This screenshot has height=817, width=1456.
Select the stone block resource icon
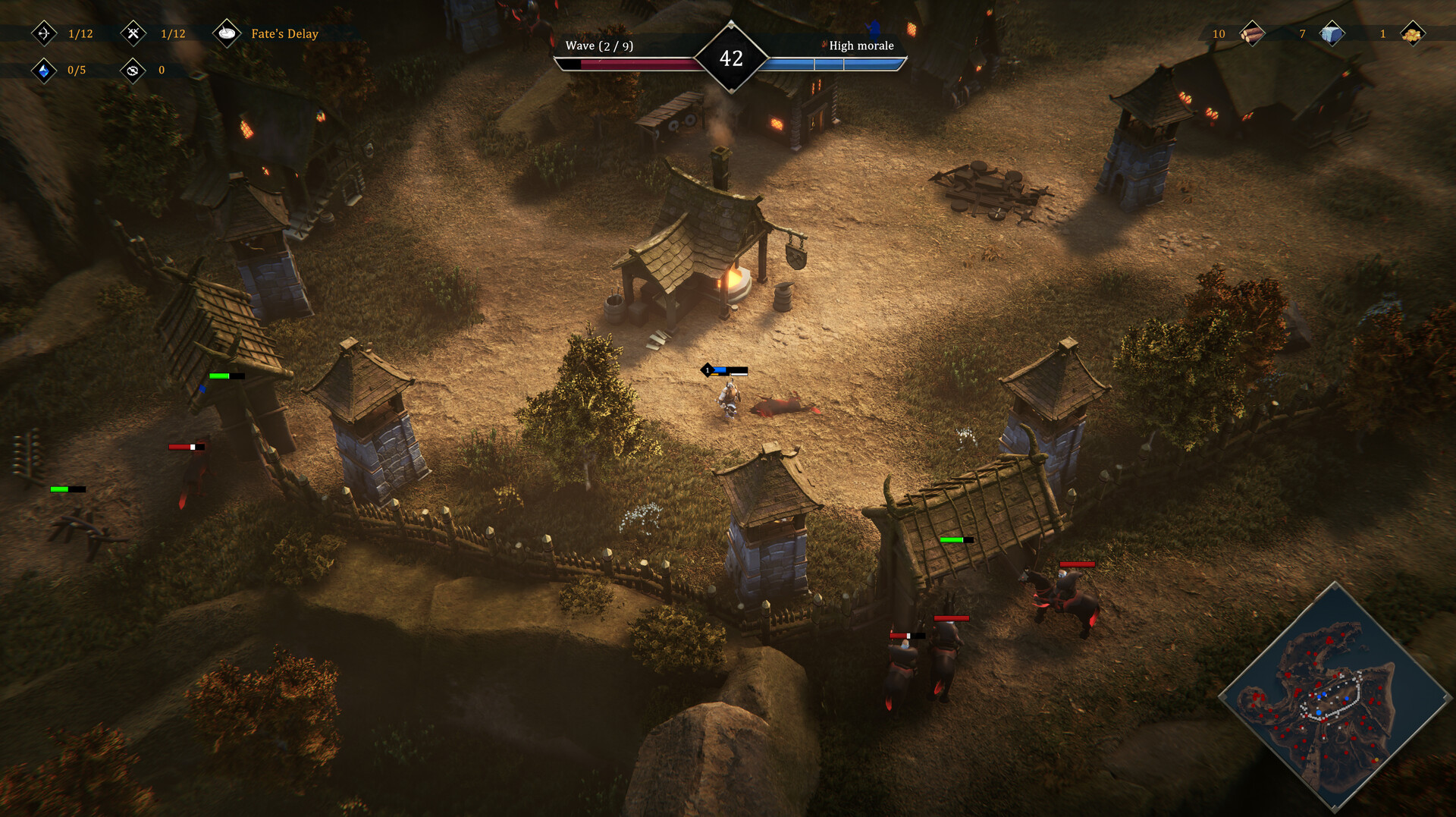click(1332, 33)
